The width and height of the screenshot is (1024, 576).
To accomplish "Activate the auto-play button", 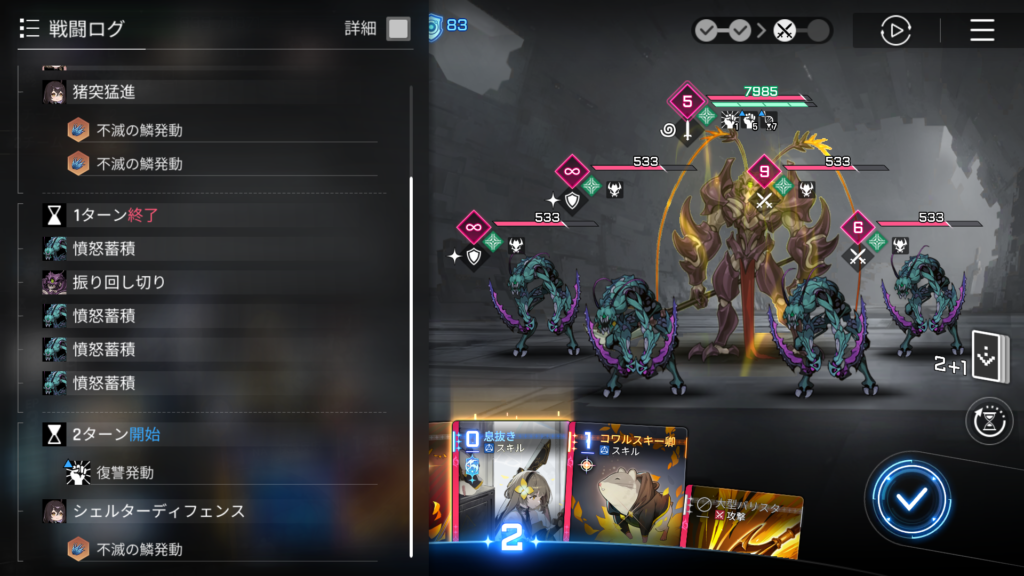I will [895, 30].
